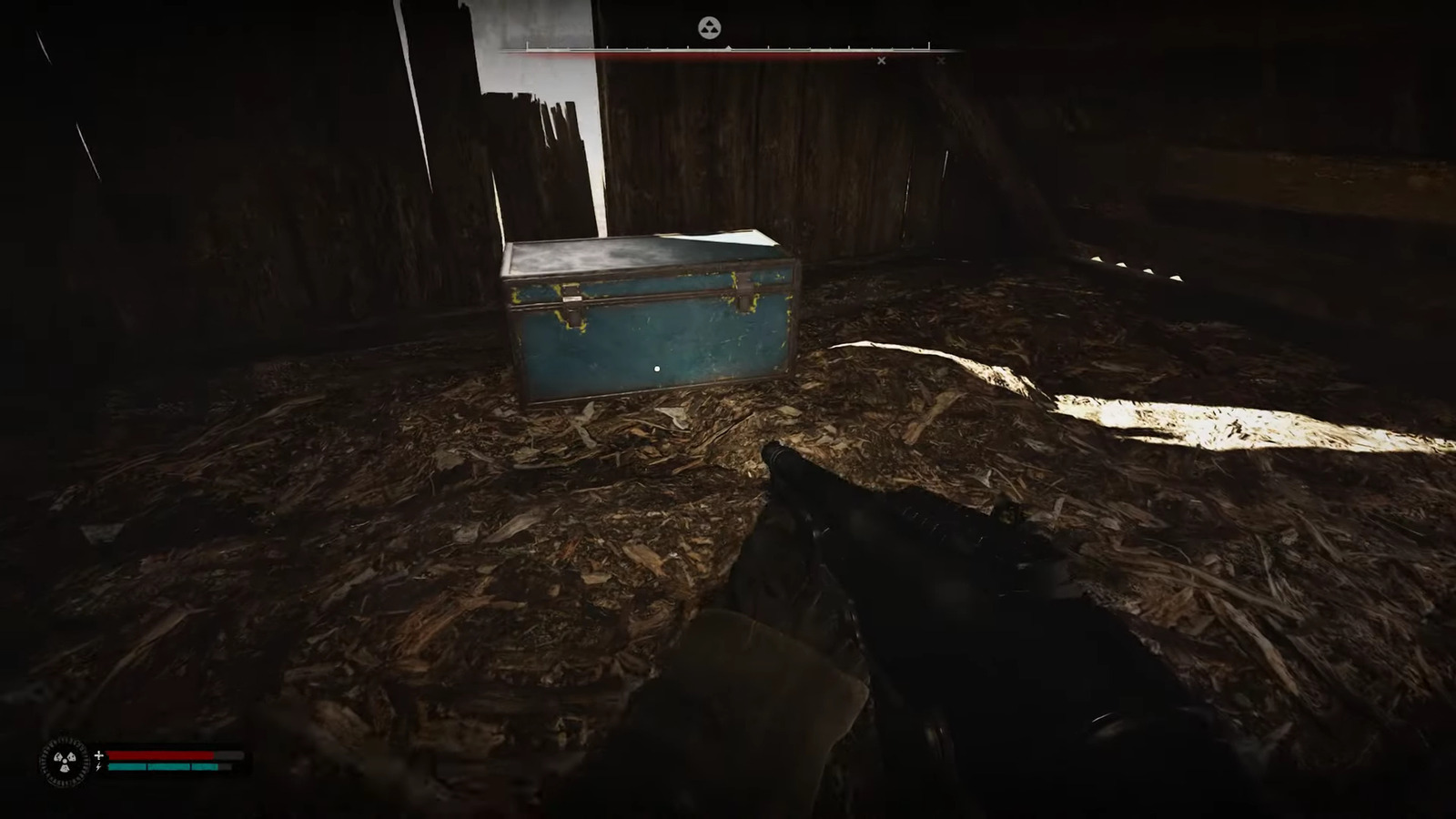Click the crosshair dot at screen center
Image resolution: width=1456 pixels, height=819 pixels.
[657, 368]
